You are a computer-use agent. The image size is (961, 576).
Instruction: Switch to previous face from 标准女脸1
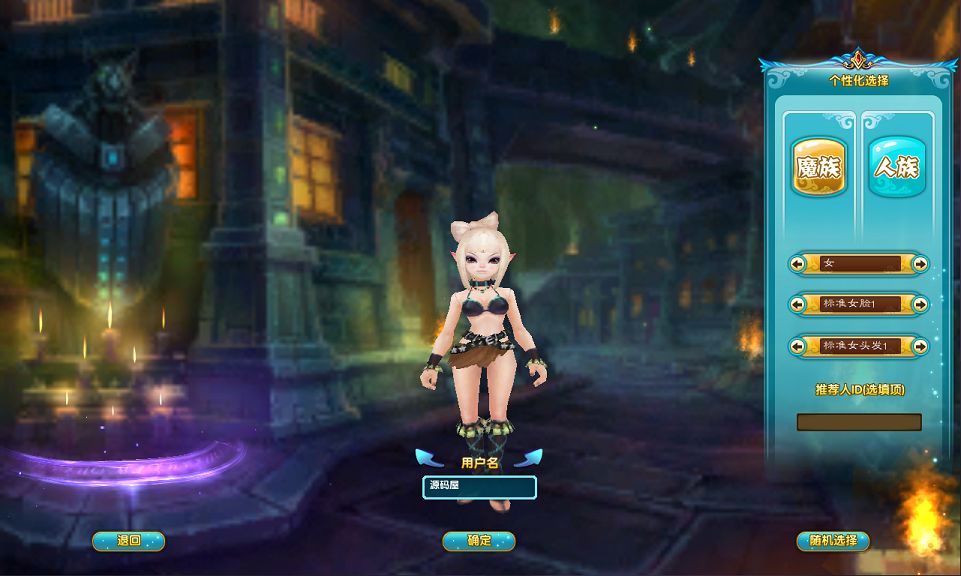point(798,304)
